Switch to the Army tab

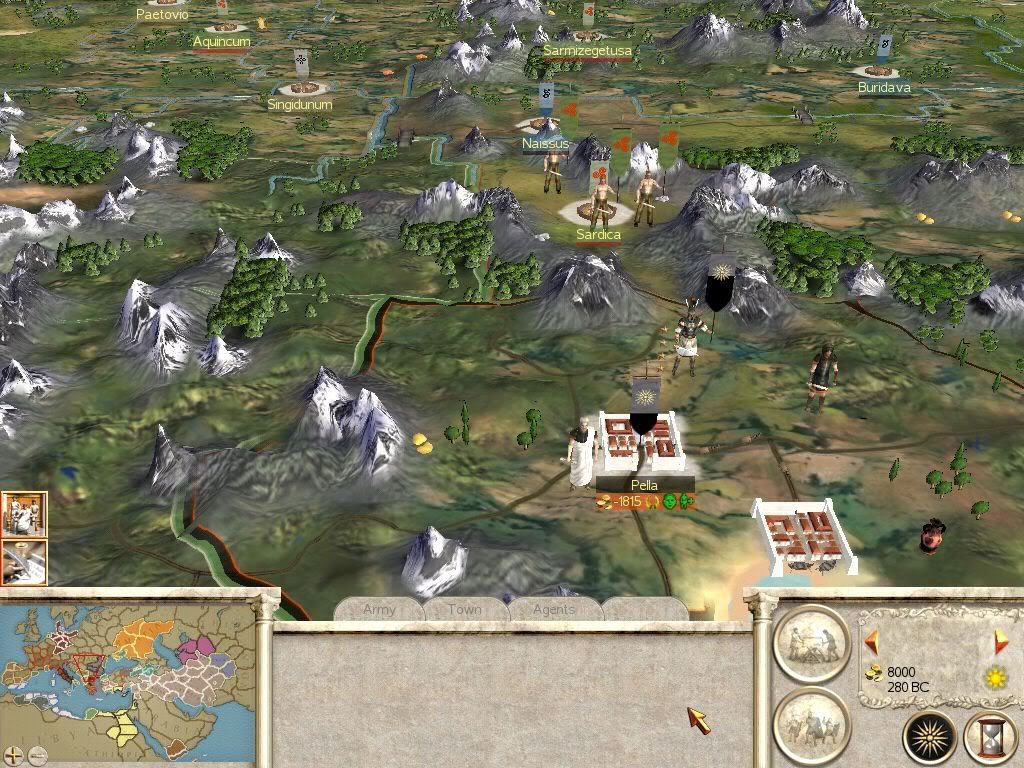tap(379, 609)
